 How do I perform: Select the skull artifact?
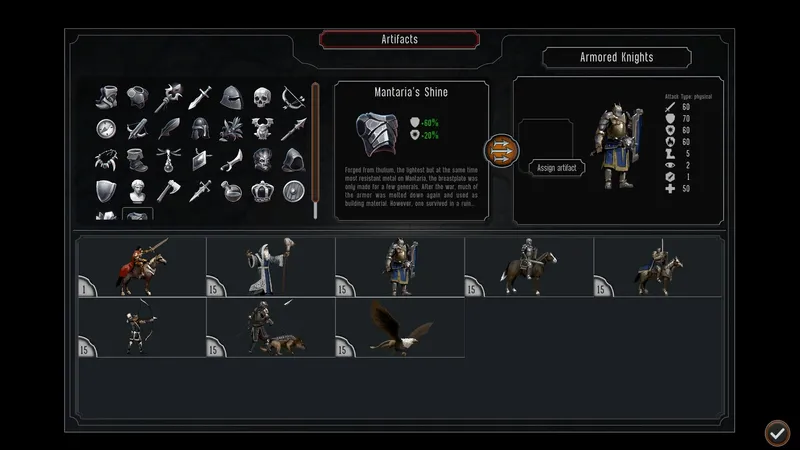pyautogui.click(x=262, y=98)
